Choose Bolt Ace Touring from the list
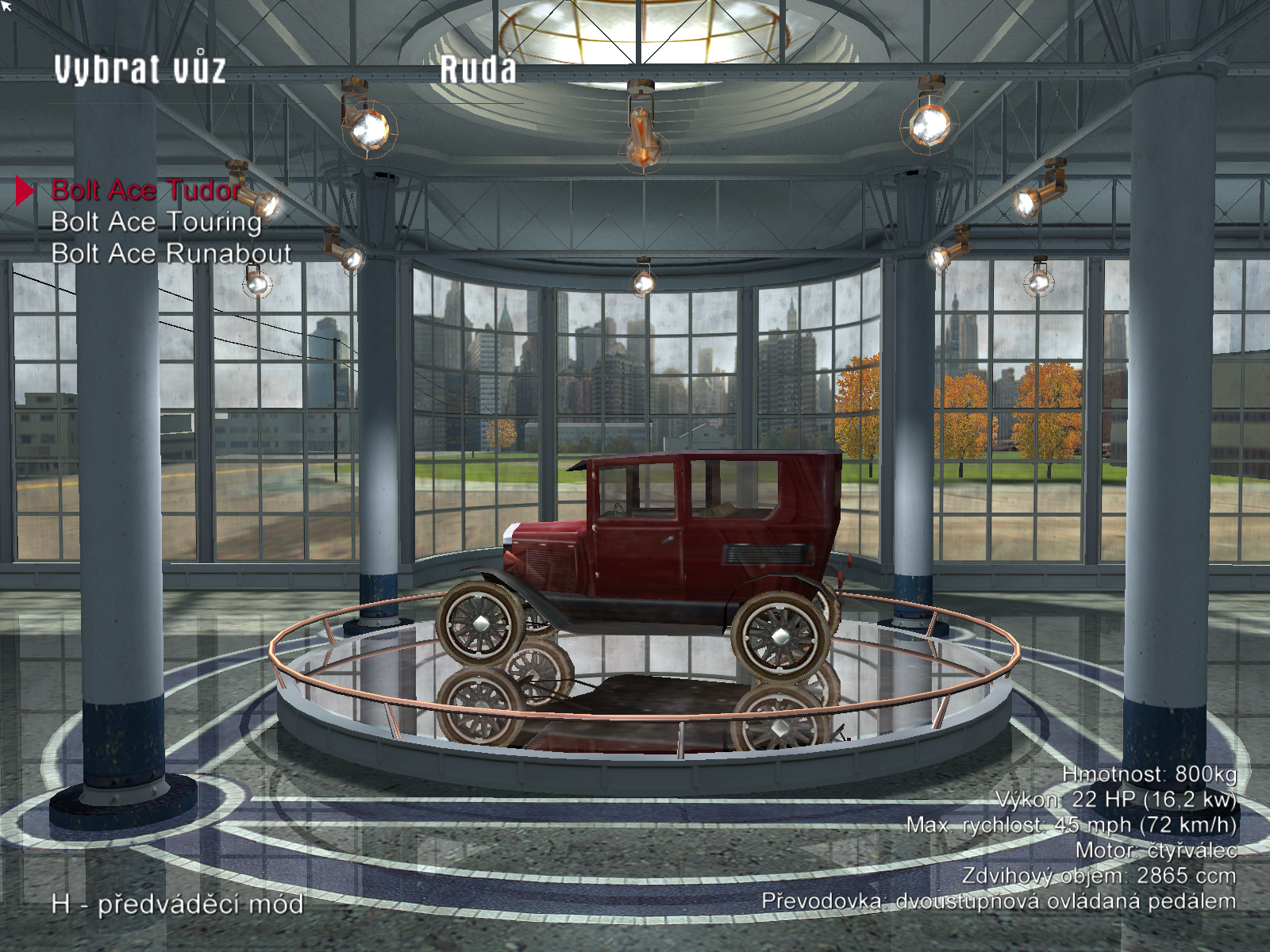 (x=156, y=222)
